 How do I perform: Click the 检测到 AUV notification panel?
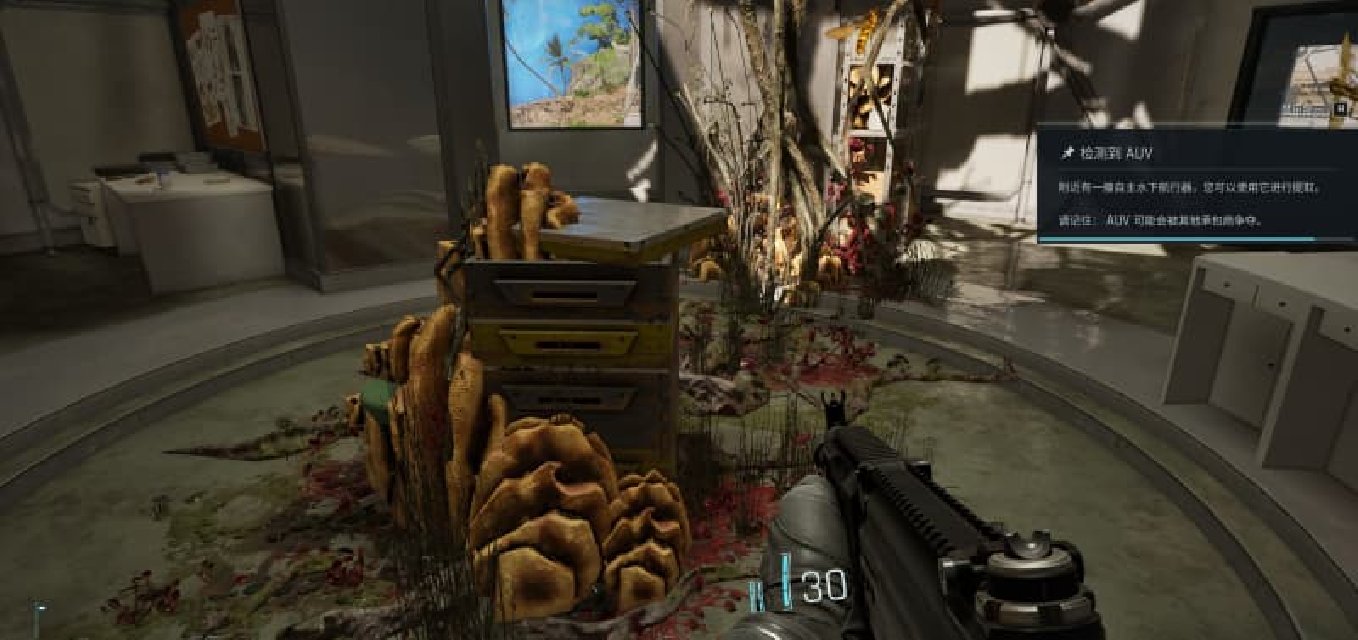point(1196,185)
